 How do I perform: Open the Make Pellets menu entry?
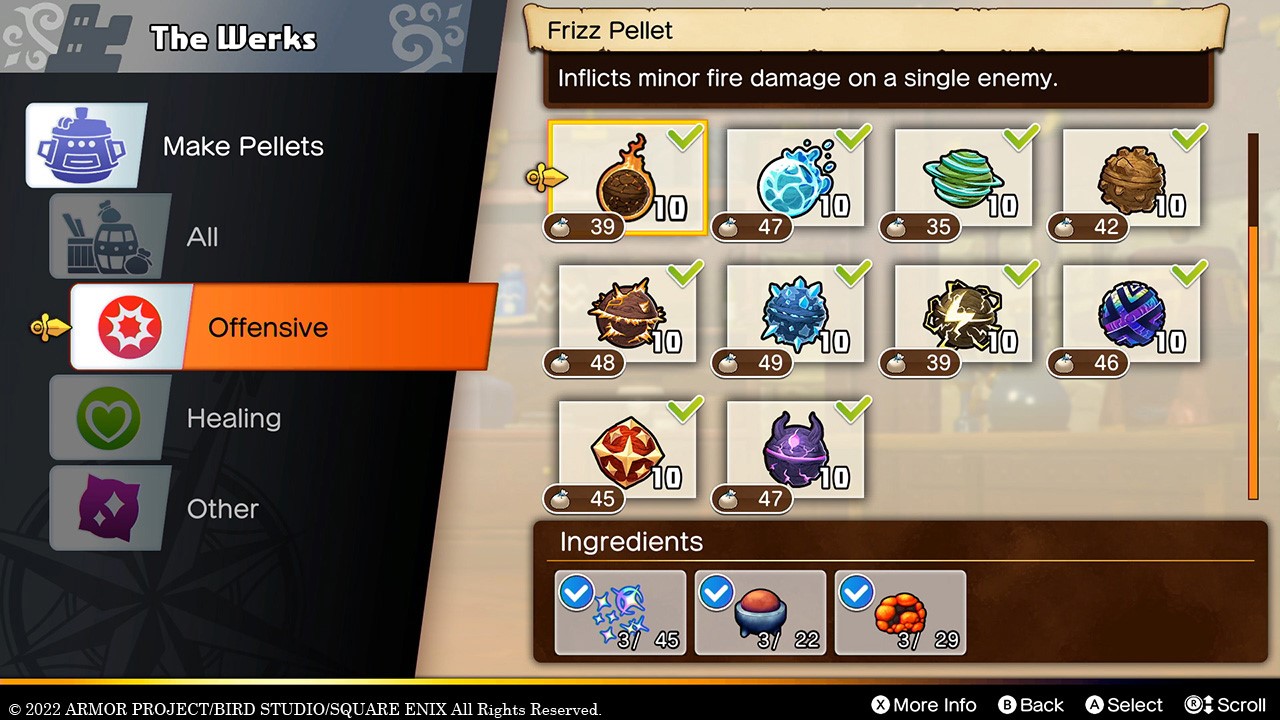coord(243,146)
